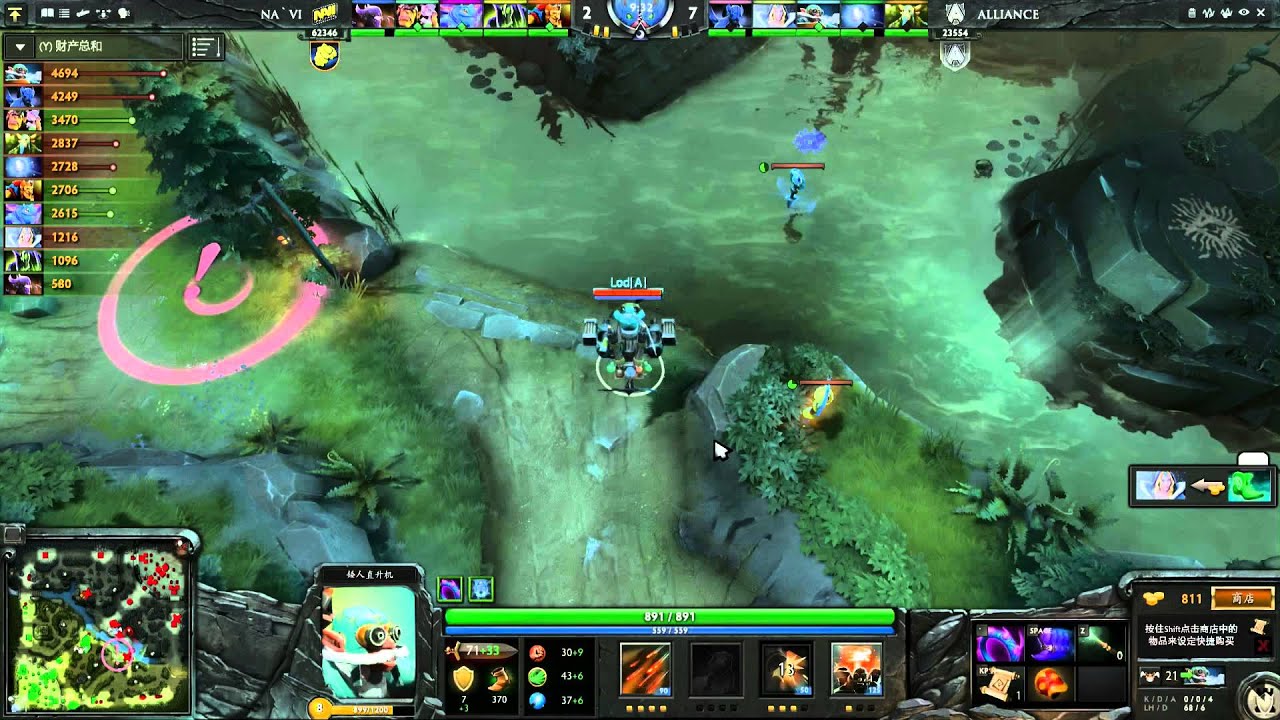This screenshot has width=1280, height=720.
Task: Use the Town Portal Scroll item
Action: coord(1000,685)
